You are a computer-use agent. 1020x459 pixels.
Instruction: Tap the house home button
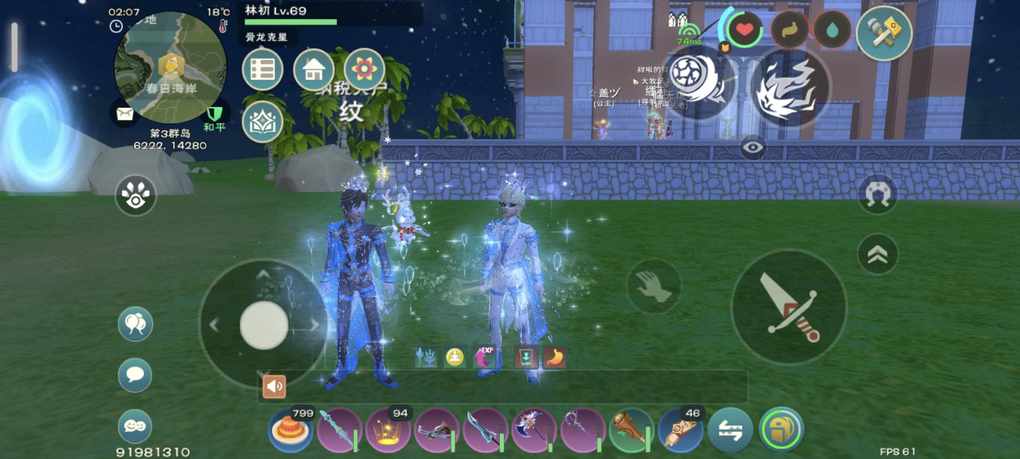coord(314,69)
